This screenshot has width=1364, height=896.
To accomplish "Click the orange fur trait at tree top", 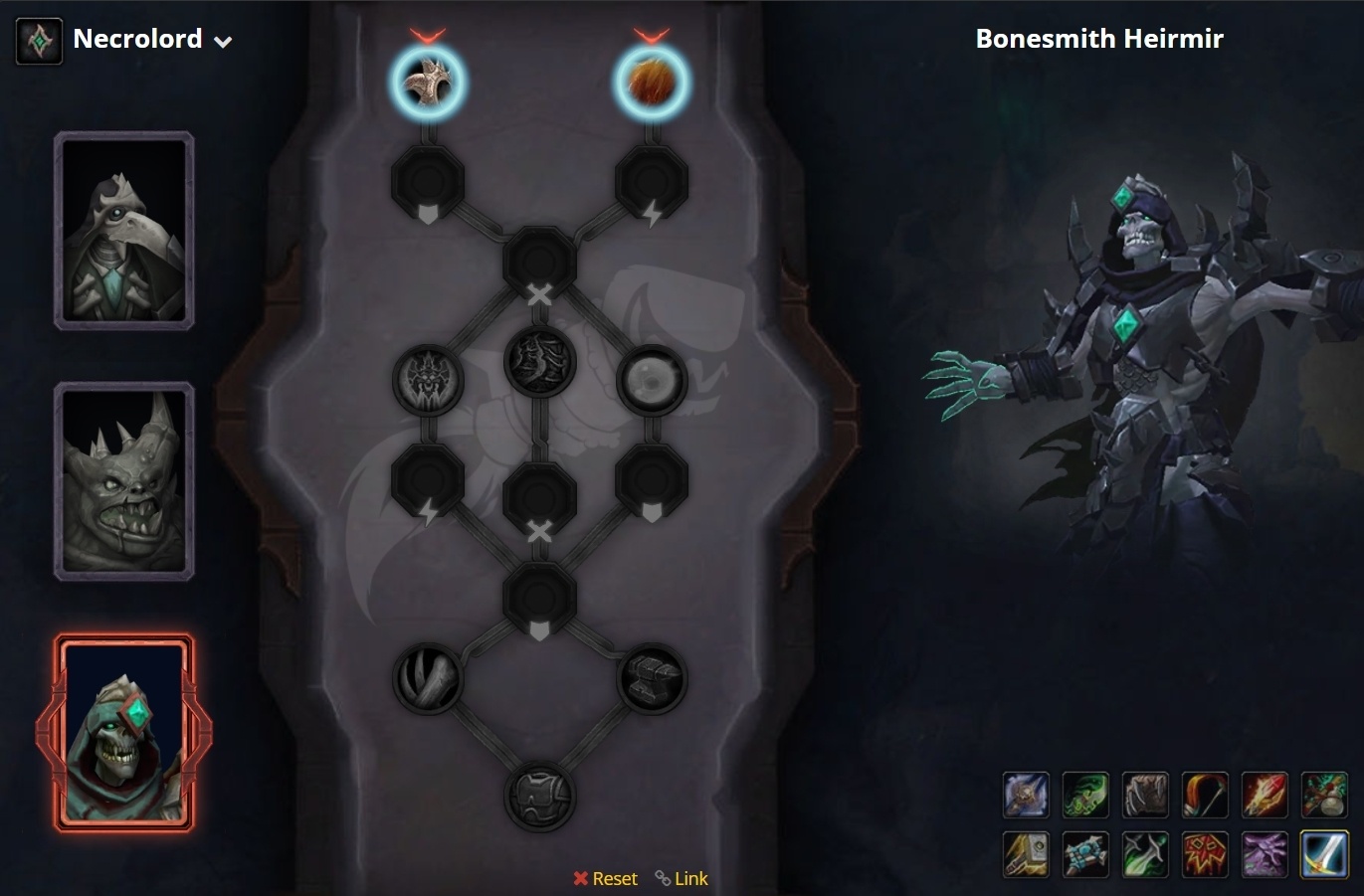I will 652,83.
